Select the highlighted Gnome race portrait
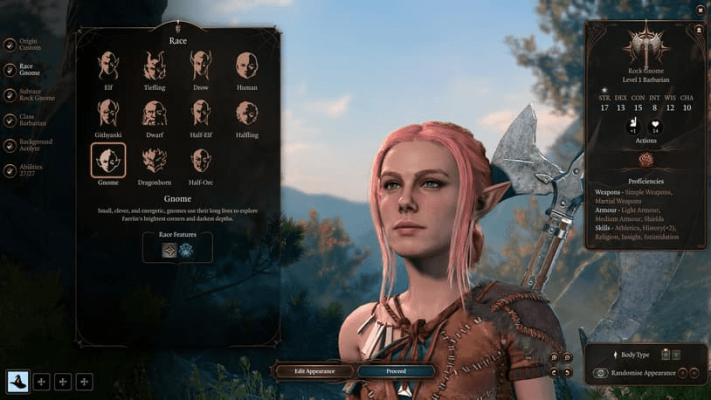The image size is (711, 400). [x=108, y=160]
